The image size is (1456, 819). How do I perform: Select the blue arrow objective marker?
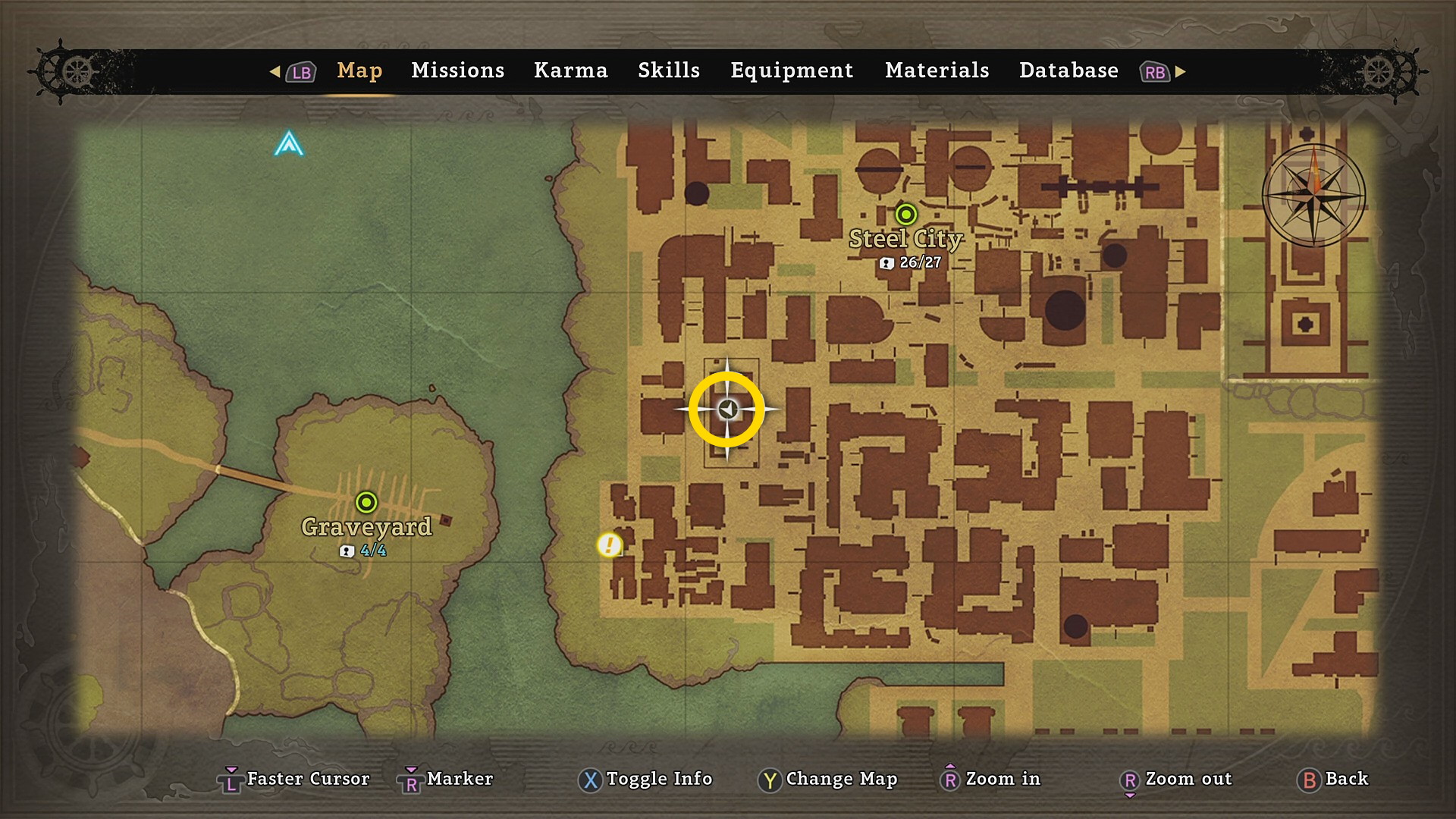point(289,143)
